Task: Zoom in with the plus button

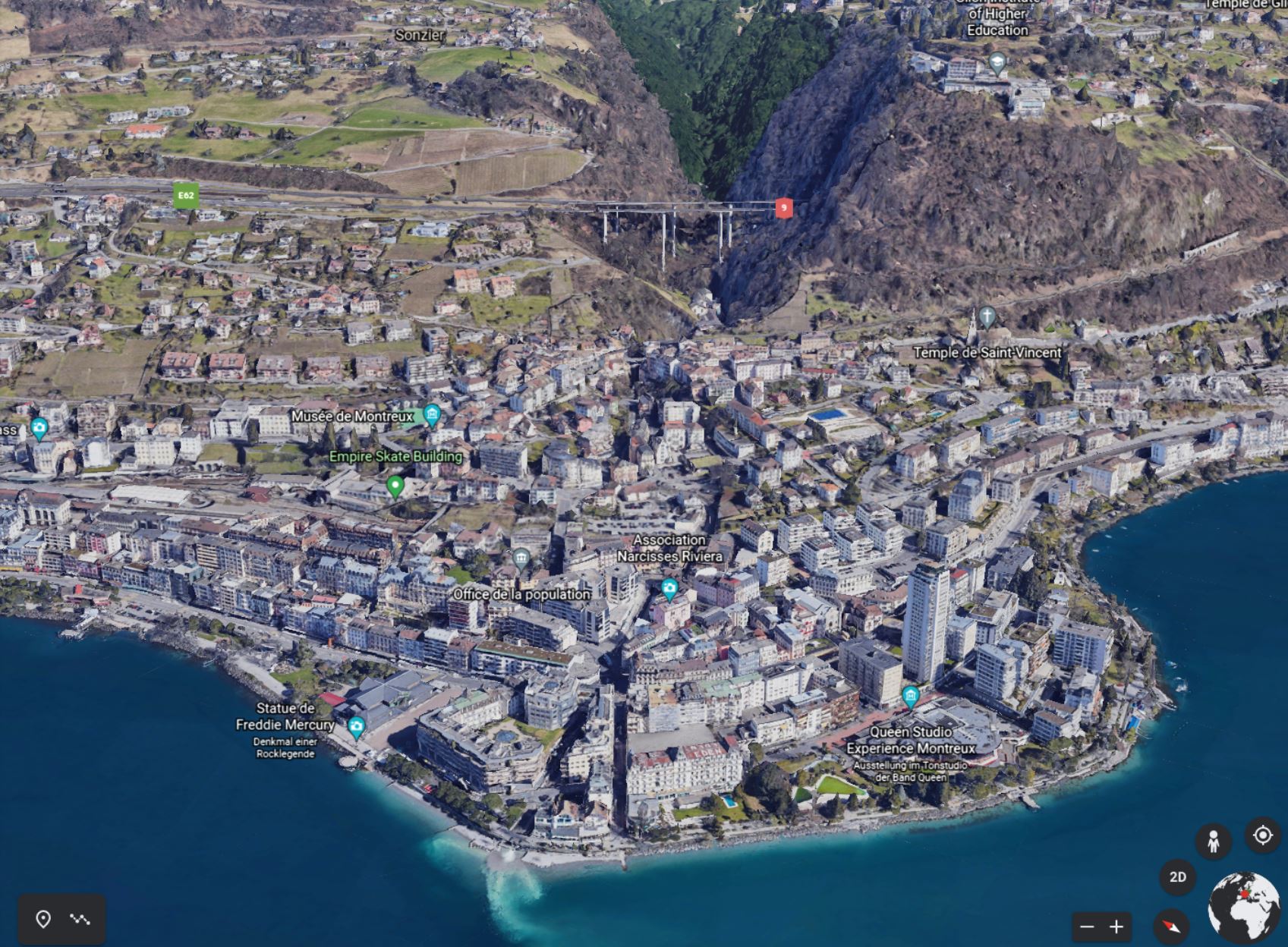Action: (x=1116, y=927)
